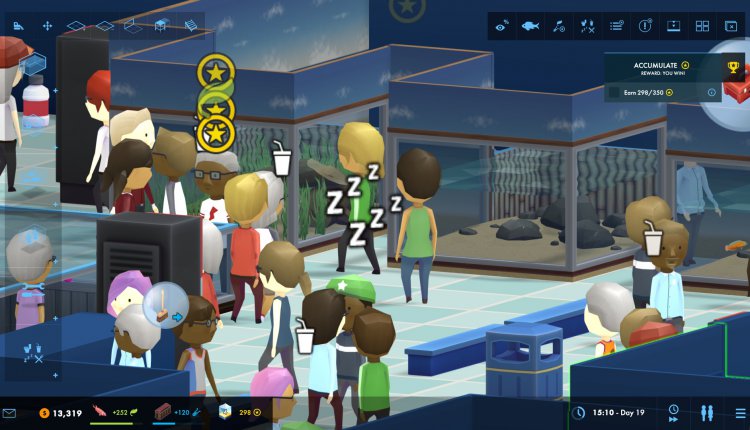Select the table furniture build tool

click(162, 25)
